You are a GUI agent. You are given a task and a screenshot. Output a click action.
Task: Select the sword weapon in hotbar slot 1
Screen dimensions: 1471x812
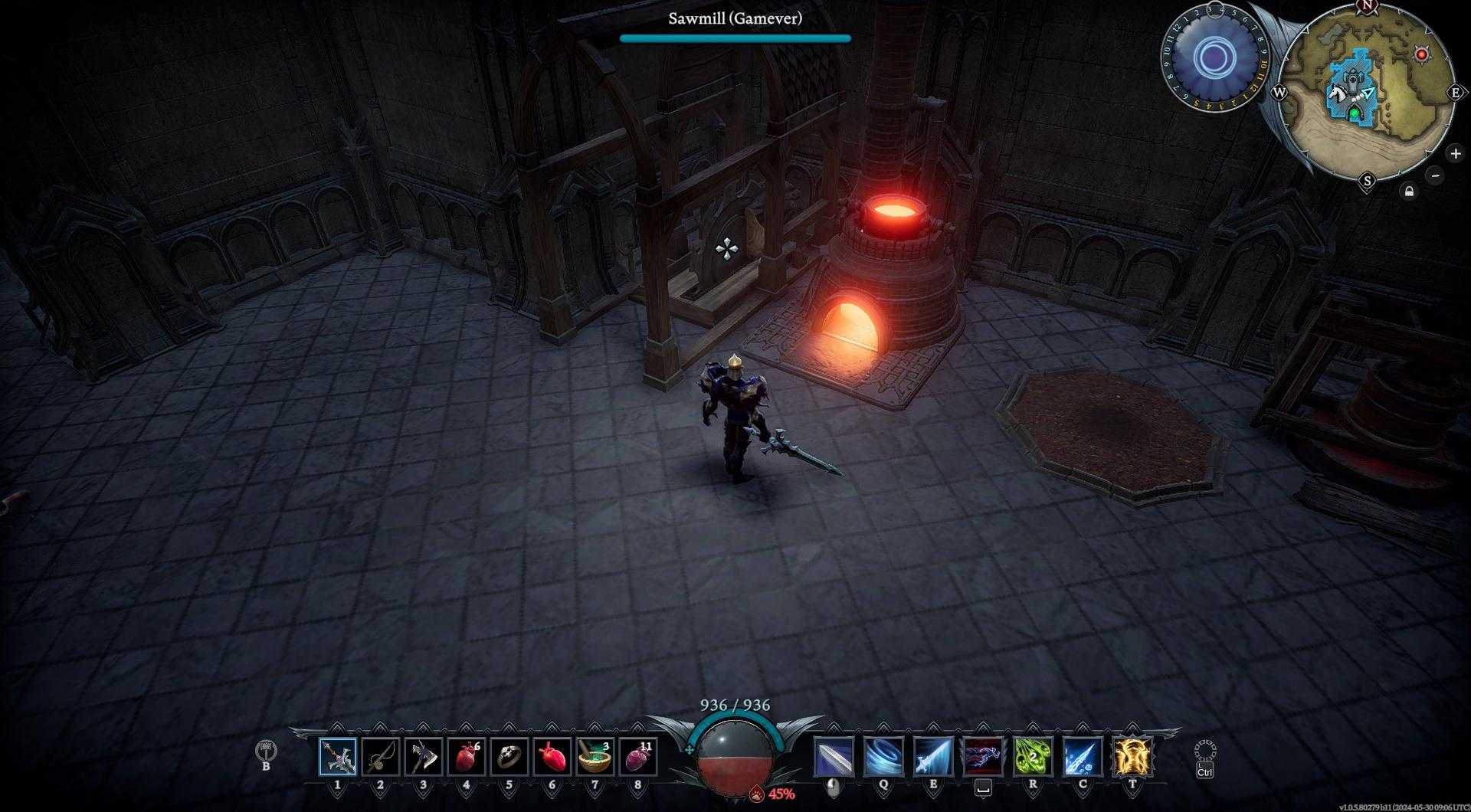coord(339,755)
